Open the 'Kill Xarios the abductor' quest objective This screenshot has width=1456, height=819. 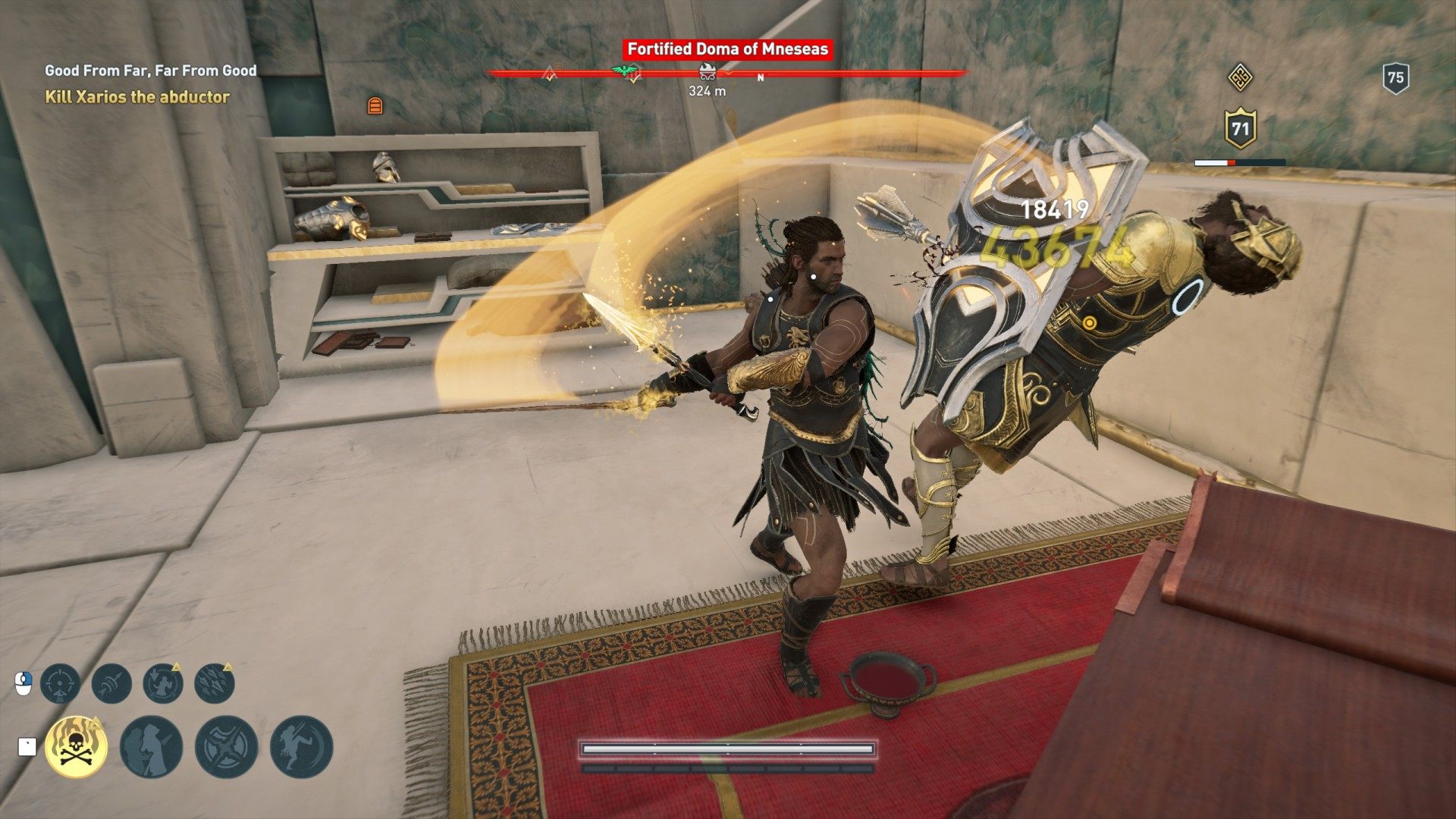pyautogui.click(x=137, y=97)
